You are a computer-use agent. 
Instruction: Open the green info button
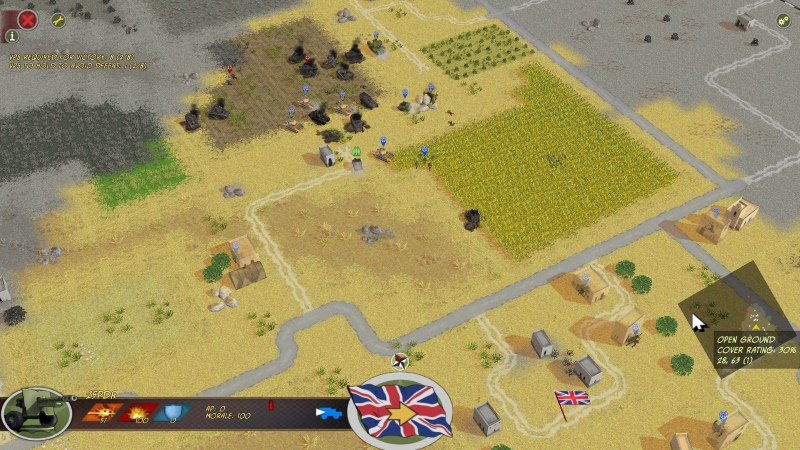click(12, 36)
